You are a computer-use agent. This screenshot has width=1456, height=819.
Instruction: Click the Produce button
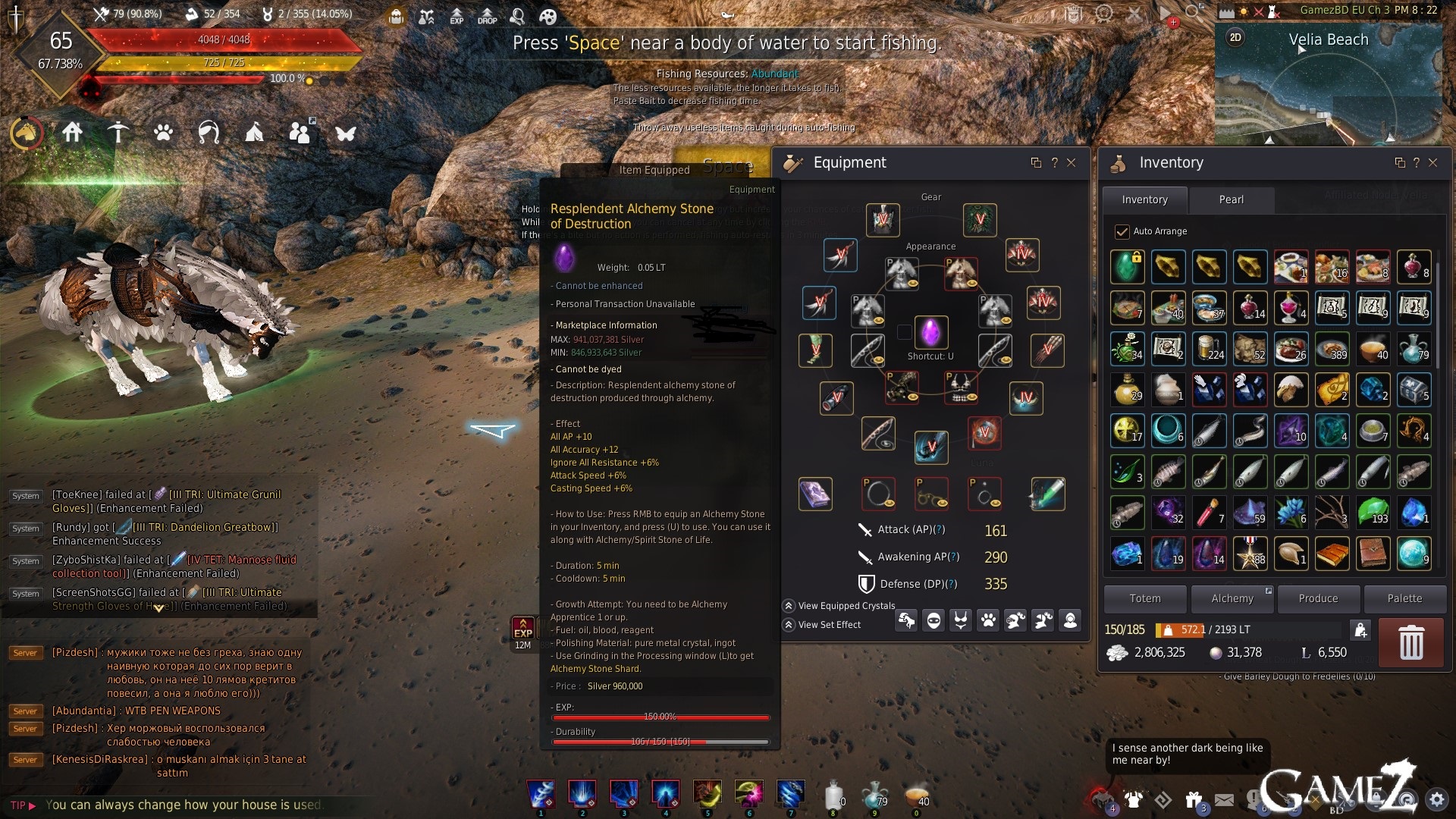[x=1318, y=598]
